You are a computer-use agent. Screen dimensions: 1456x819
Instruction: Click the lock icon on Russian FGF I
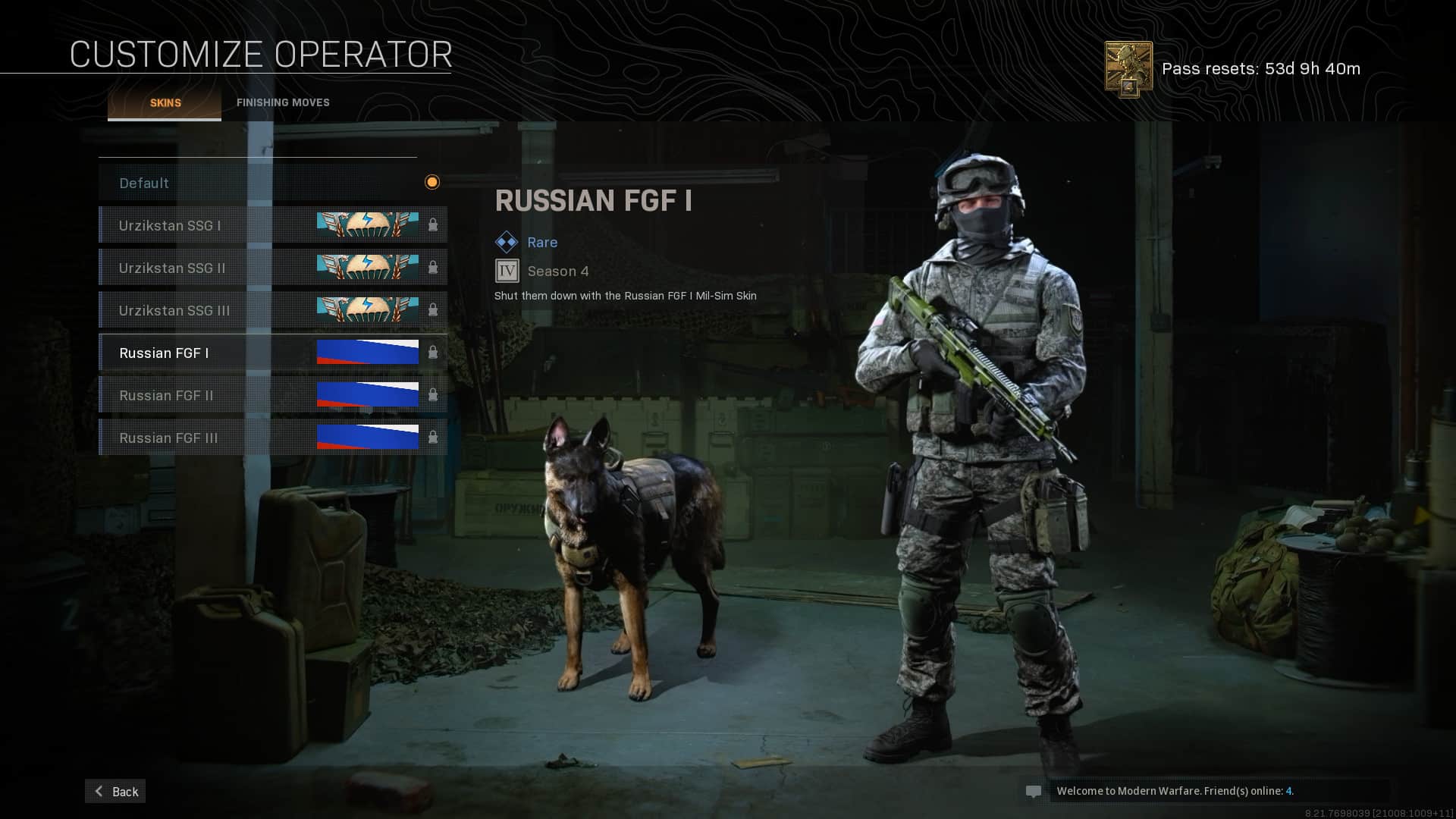[x=434, y=352]
